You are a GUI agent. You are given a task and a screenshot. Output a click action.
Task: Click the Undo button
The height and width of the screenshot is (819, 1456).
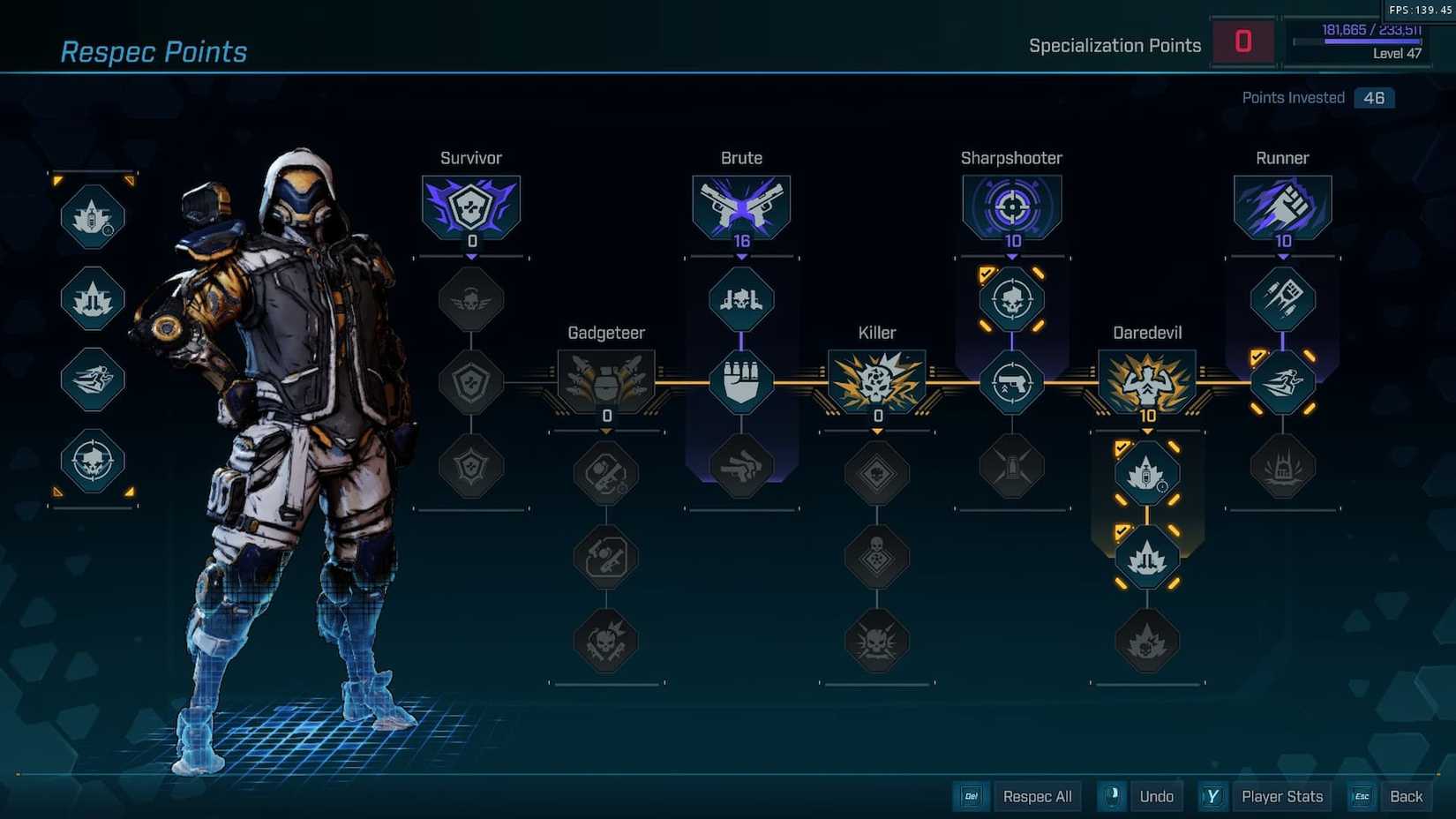pyautogui.click(x=1156, y=796)
